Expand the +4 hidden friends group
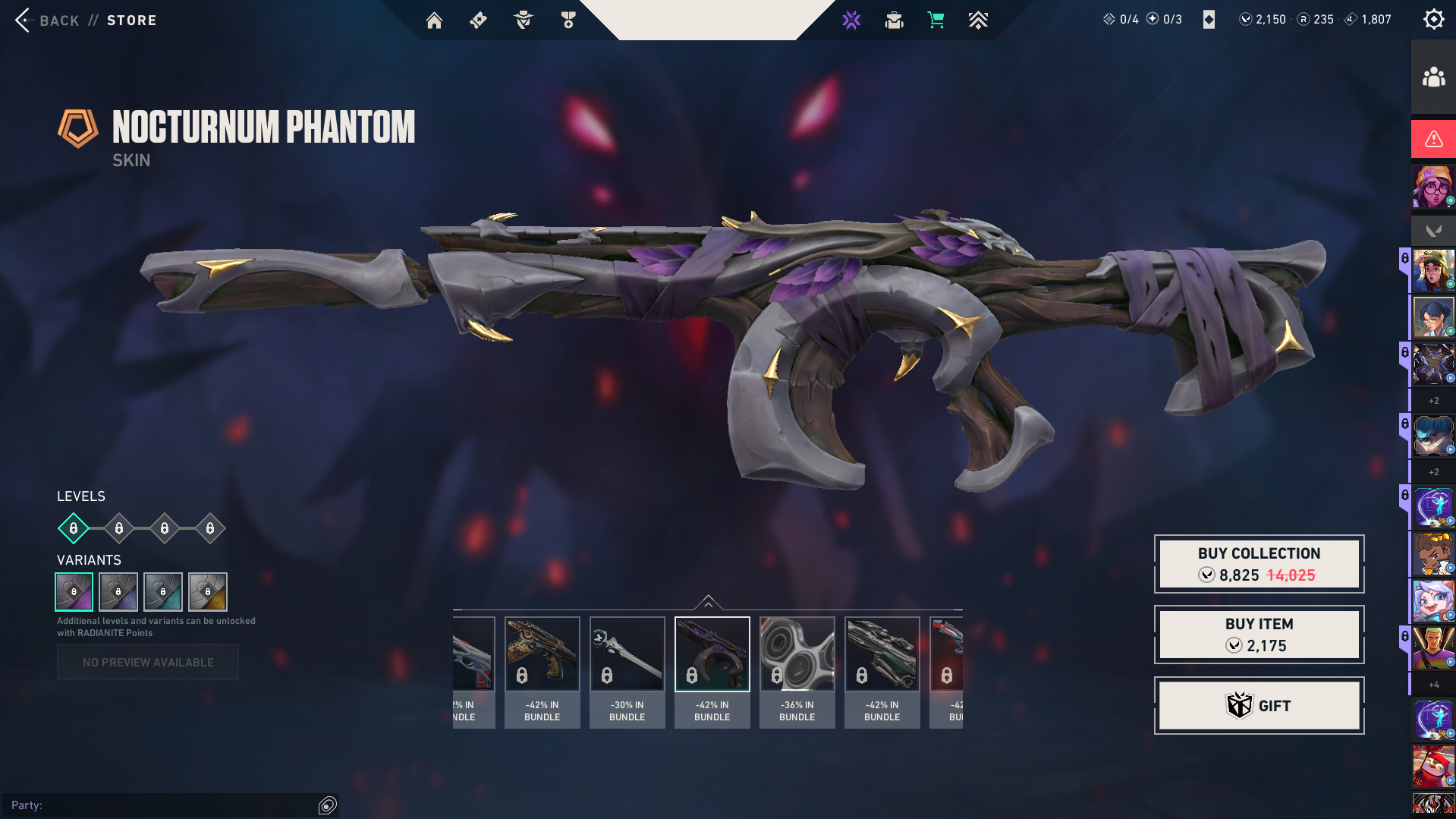This screenshot has width=1456, height=819. 1432,684
